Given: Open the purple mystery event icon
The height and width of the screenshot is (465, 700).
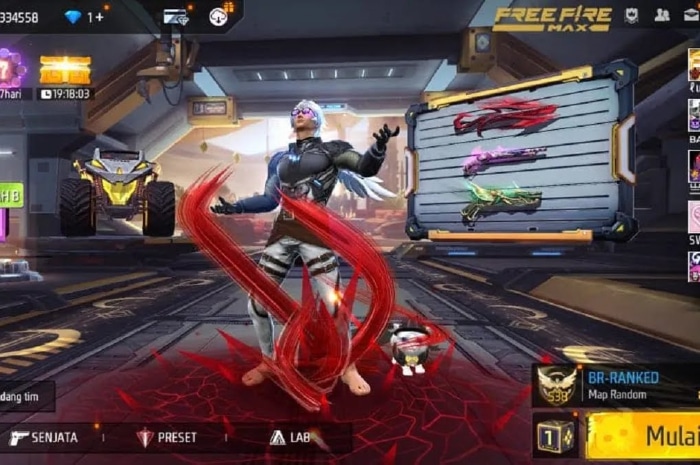Looking at the screenshot, I should (x=10, y=70).
